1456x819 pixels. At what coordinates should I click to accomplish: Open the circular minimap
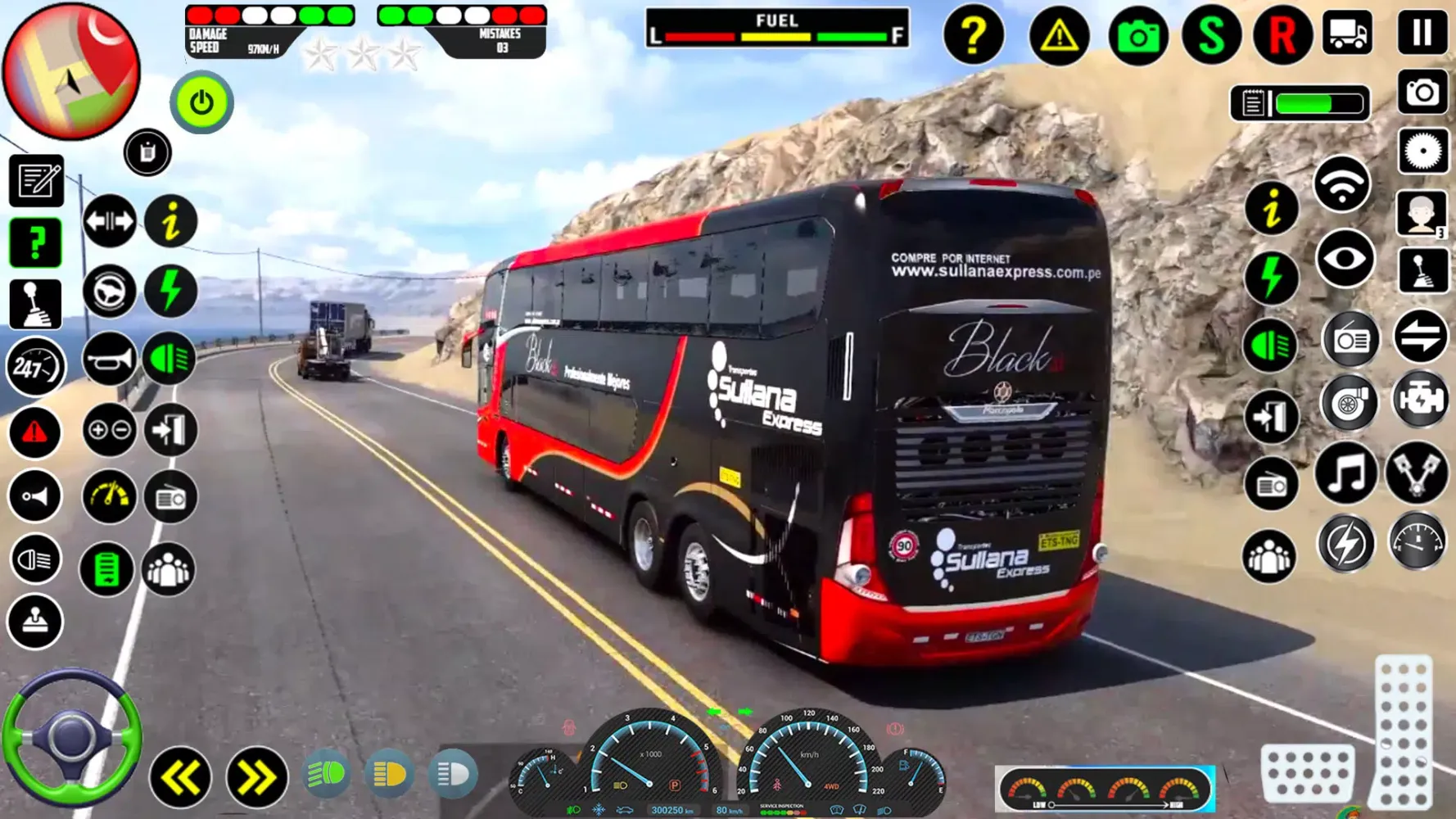point(71,71)
